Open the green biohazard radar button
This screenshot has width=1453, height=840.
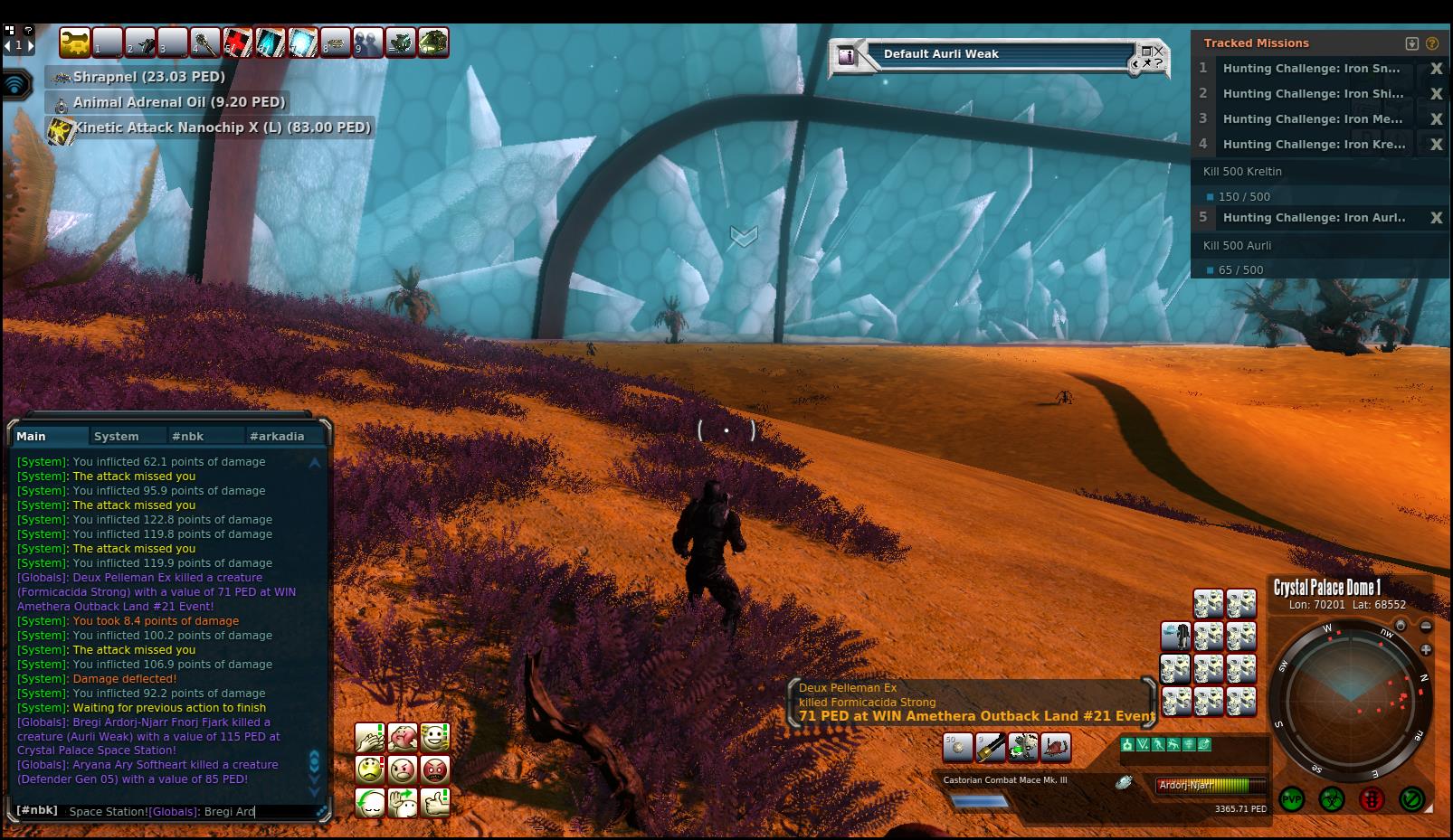click(x=1331, y=800)
